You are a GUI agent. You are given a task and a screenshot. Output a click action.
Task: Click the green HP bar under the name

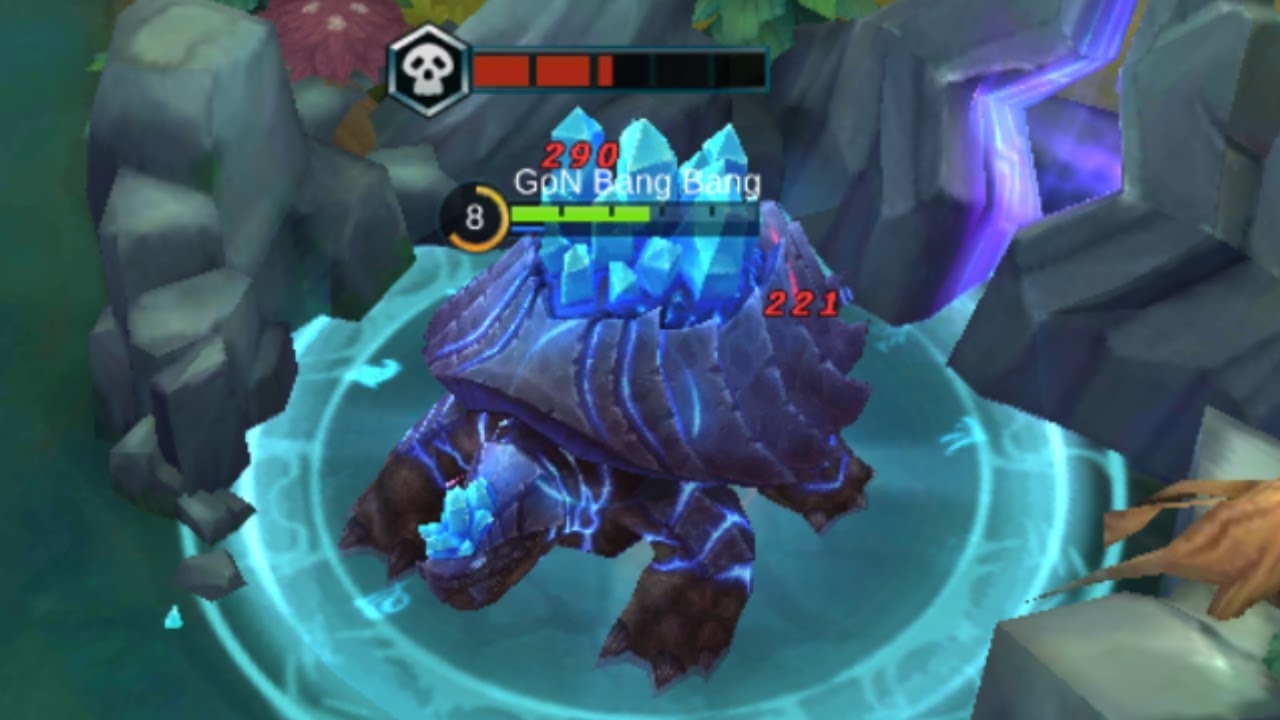(580, 212)
